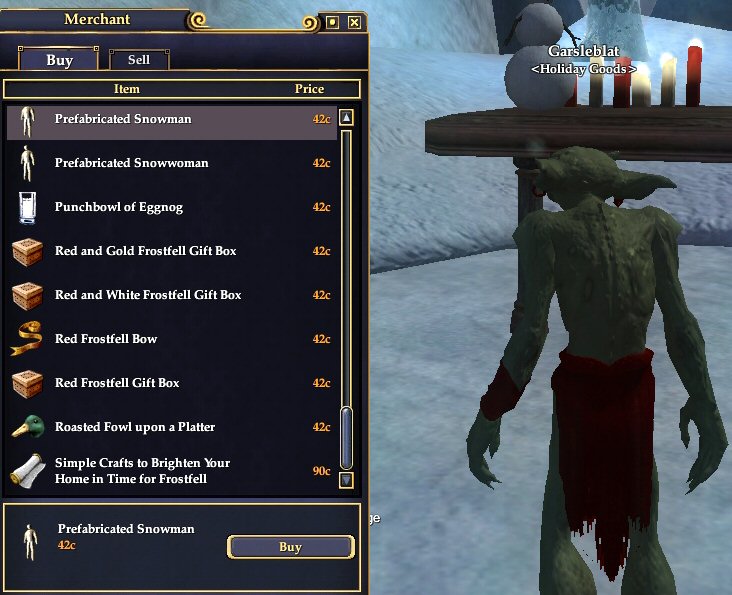732x595 pixels.
Task: Maximize the Merchant window
Action: (333, 22)
